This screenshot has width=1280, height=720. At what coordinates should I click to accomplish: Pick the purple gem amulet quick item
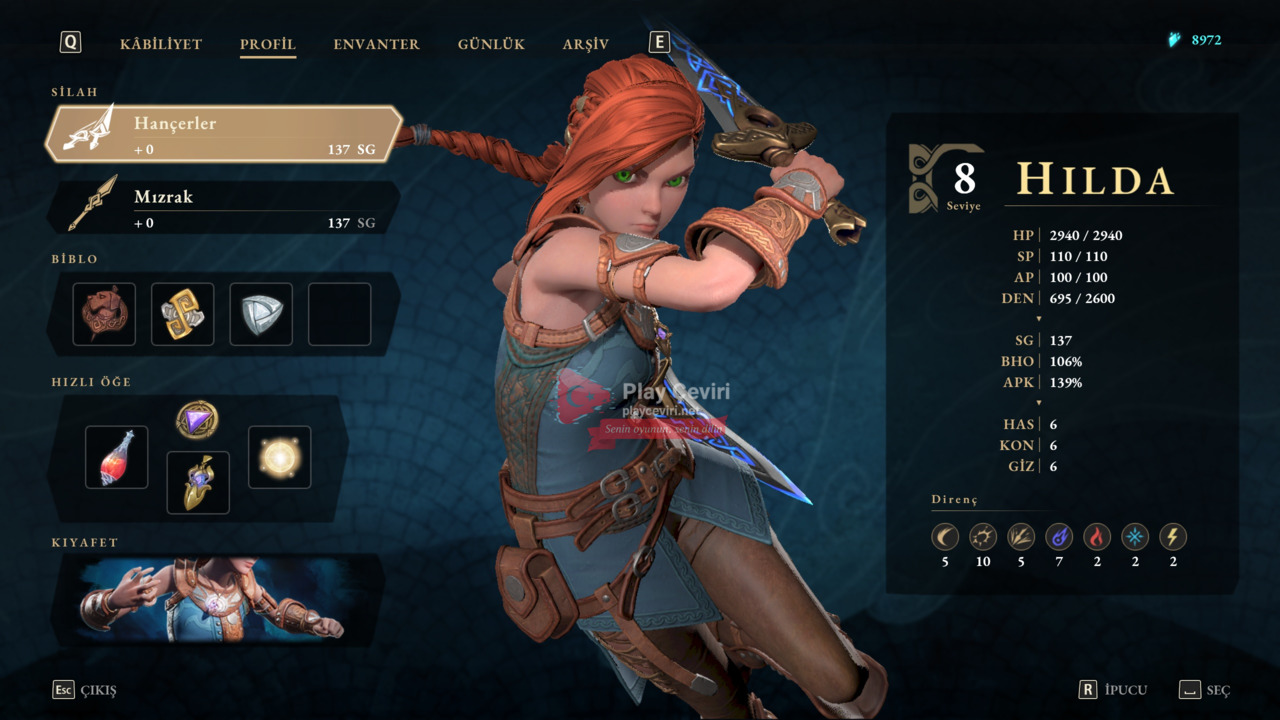[x=197, y=419]
